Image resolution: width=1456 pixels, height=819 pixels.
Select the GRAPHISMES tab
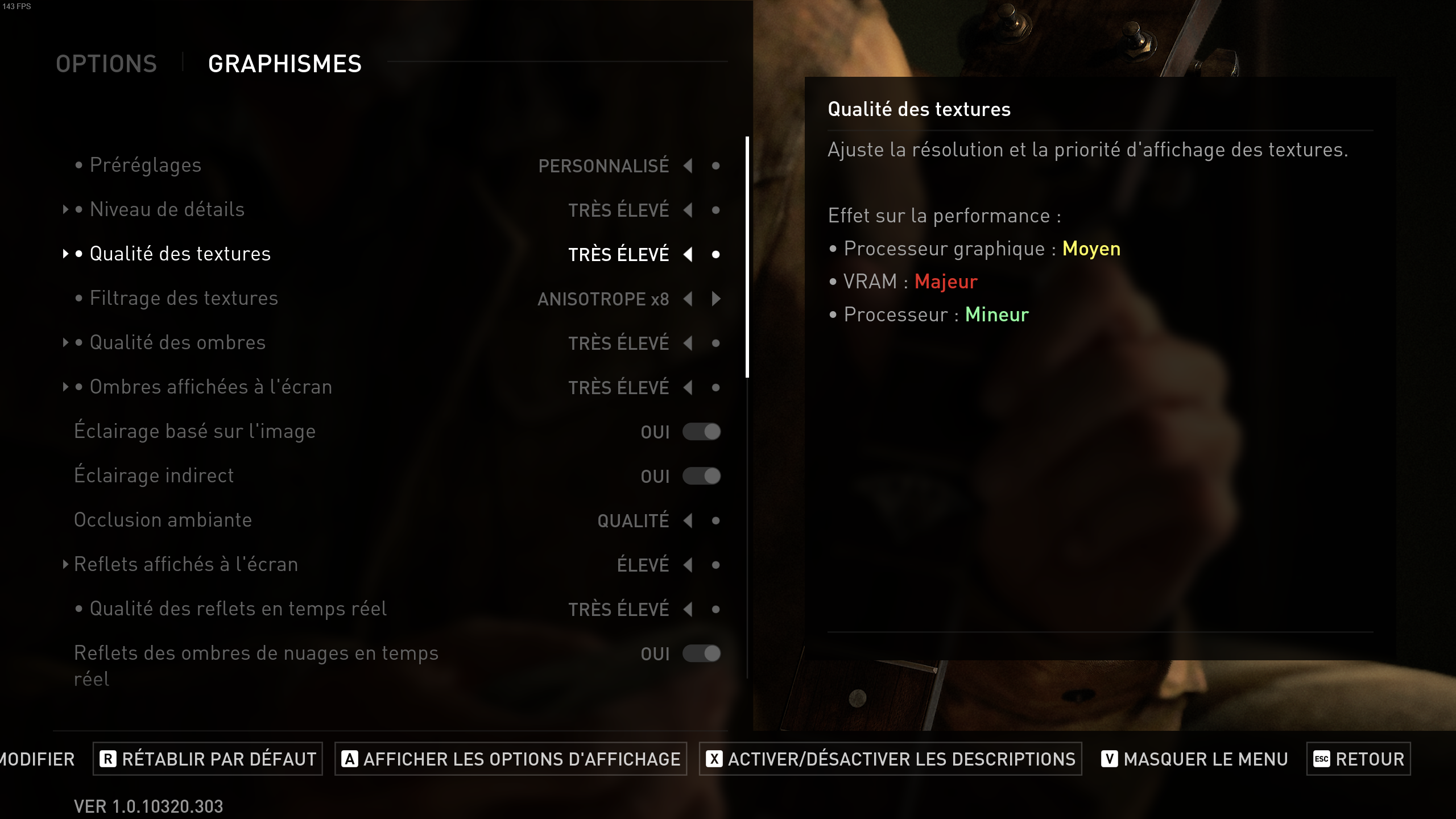(x=284, y=63)
